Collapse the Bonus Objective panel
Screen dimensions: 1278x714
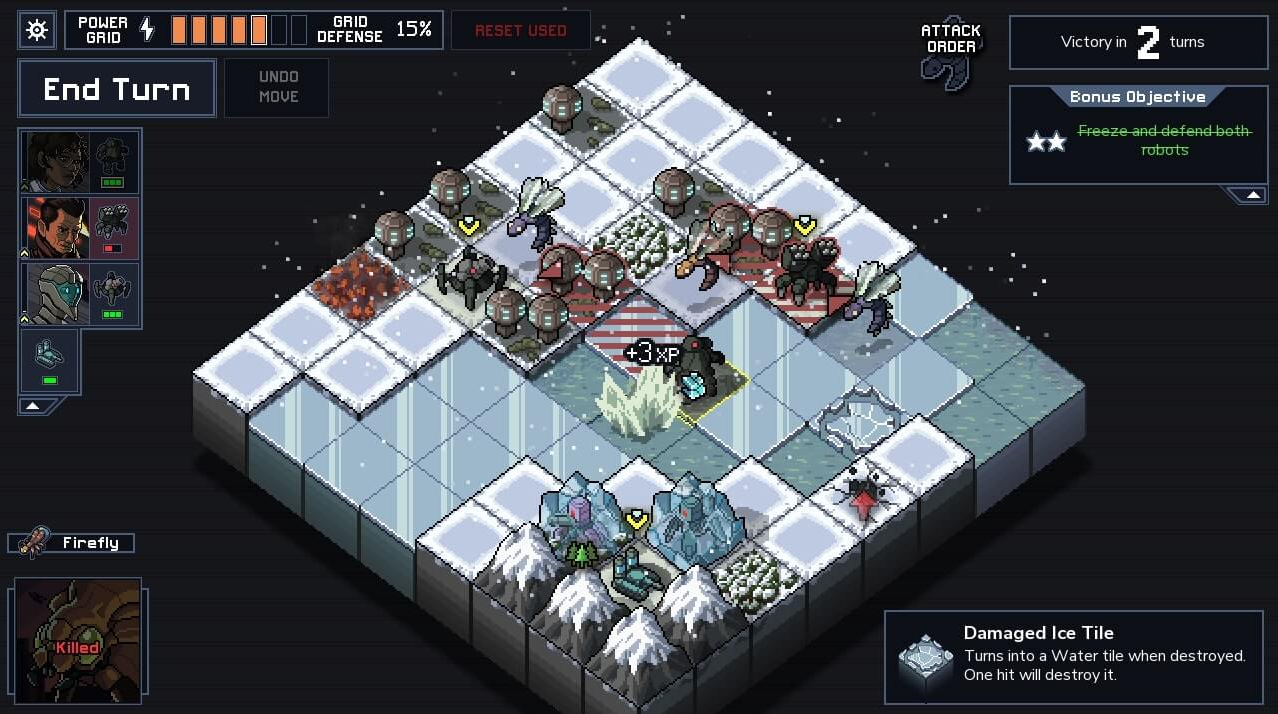pyautogui.click(x=1252, y=195)
